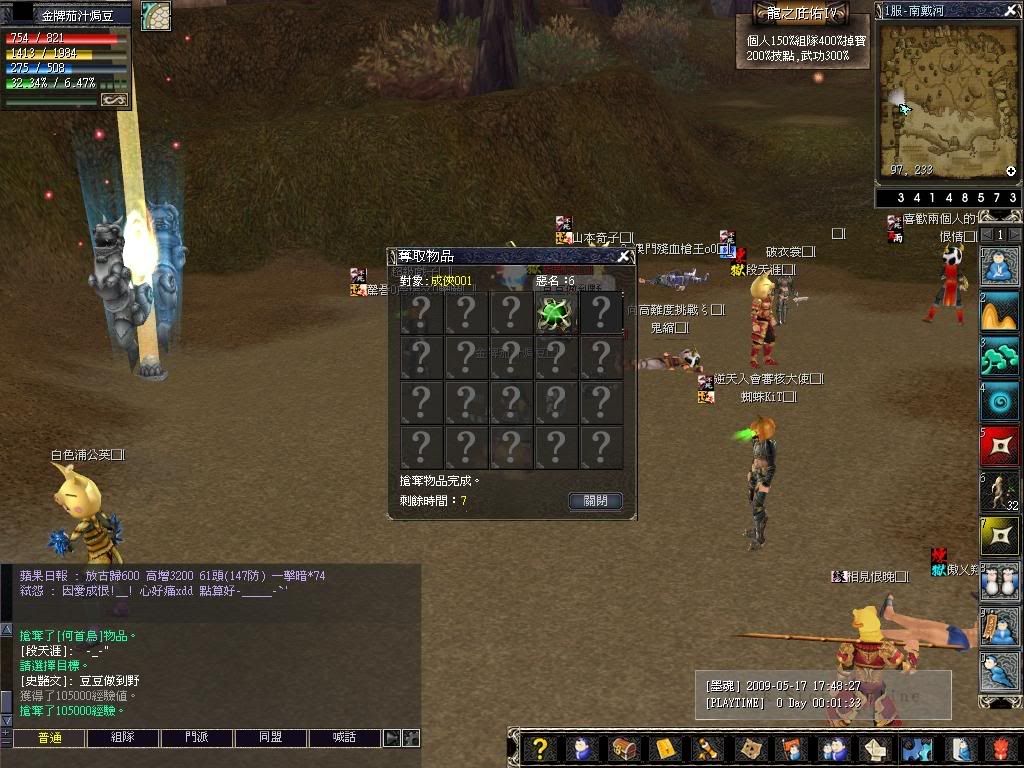Click the 關閉 button in the loot window
Image resolution: width=1024 pixels, height=768 pixels.
point(595,501)
